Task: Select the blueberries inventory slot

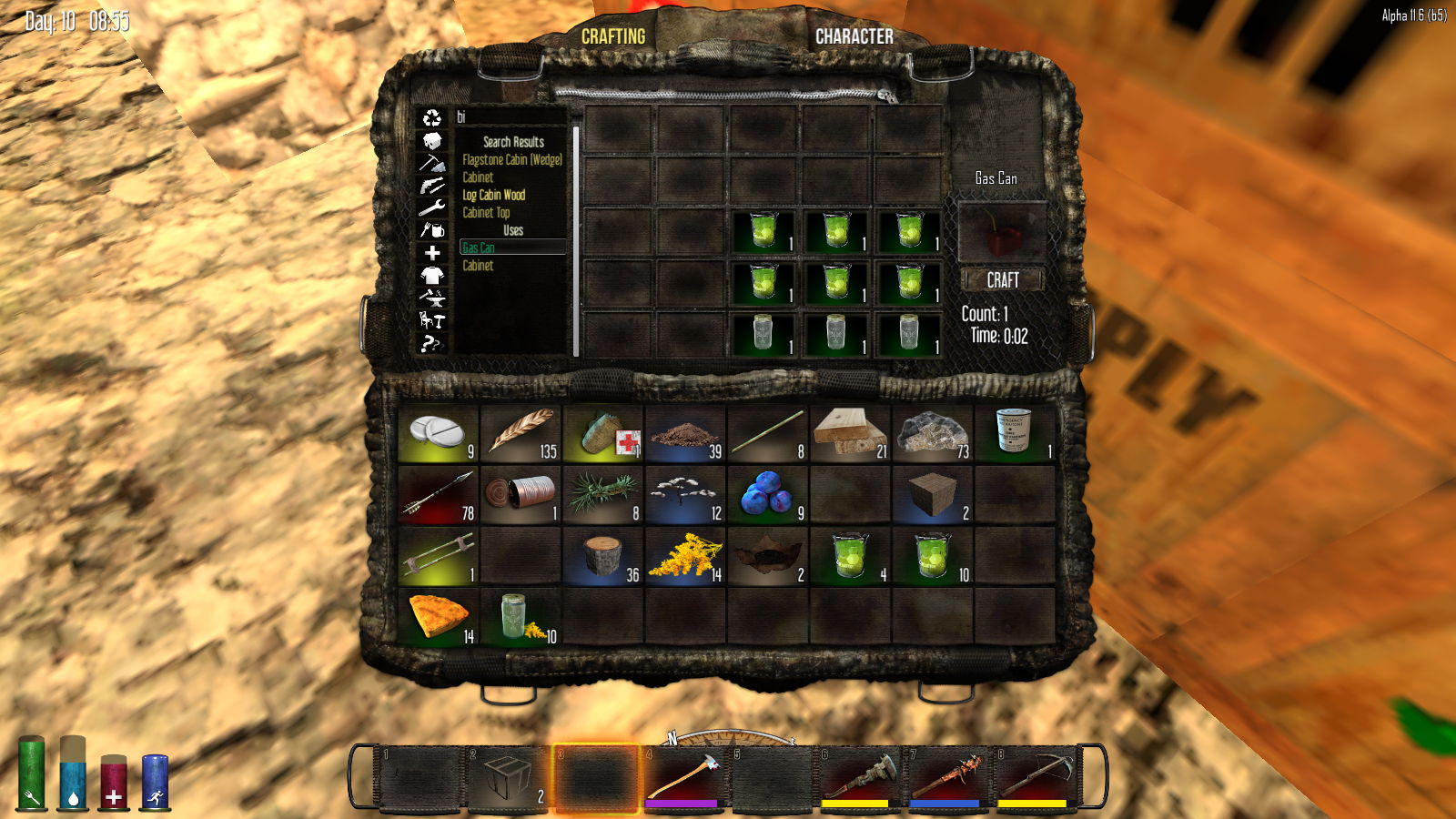Action: click(767, 494)
